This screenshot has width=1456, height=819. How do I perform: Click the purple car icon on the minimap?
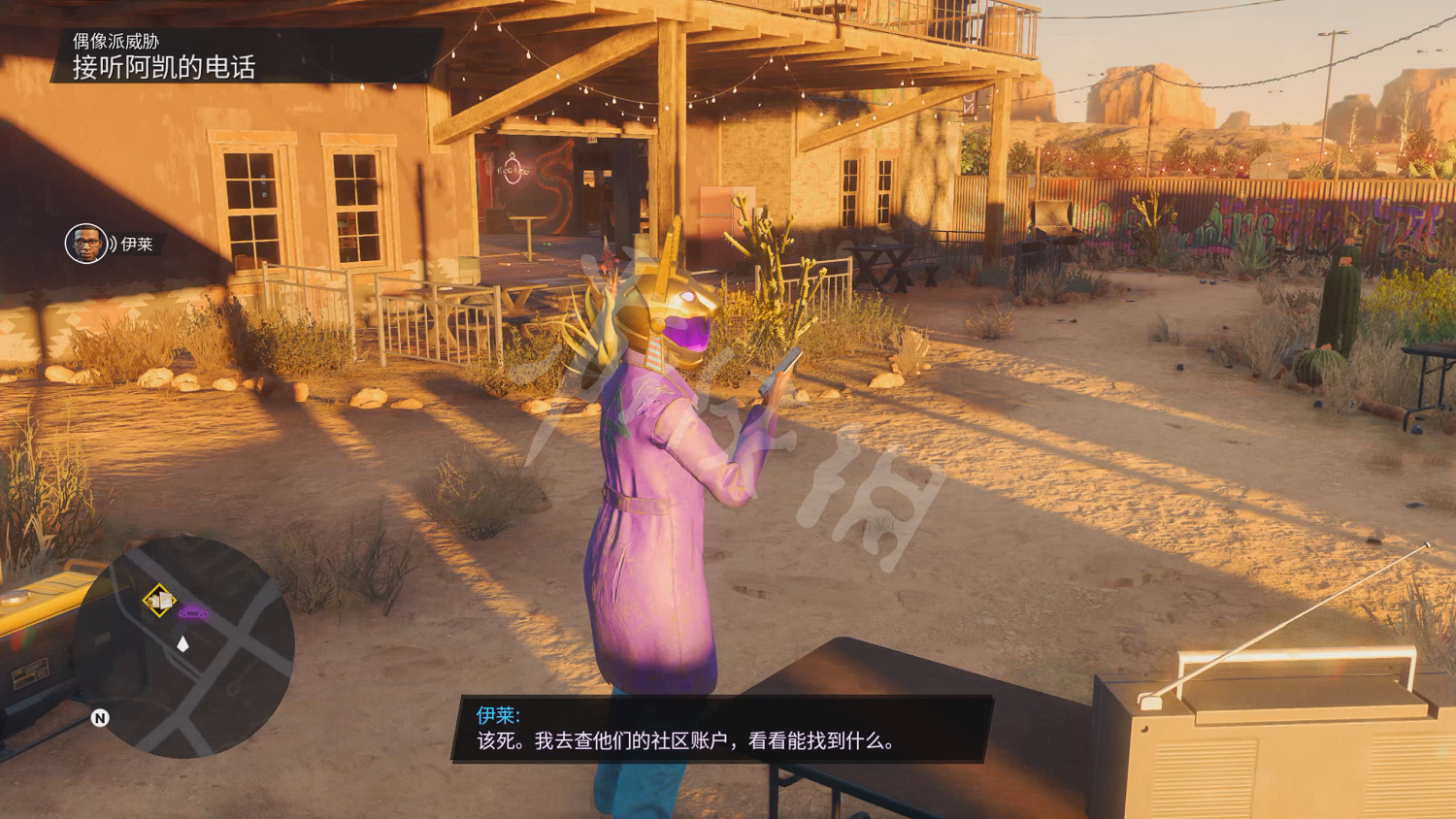[x=193, y=612]
